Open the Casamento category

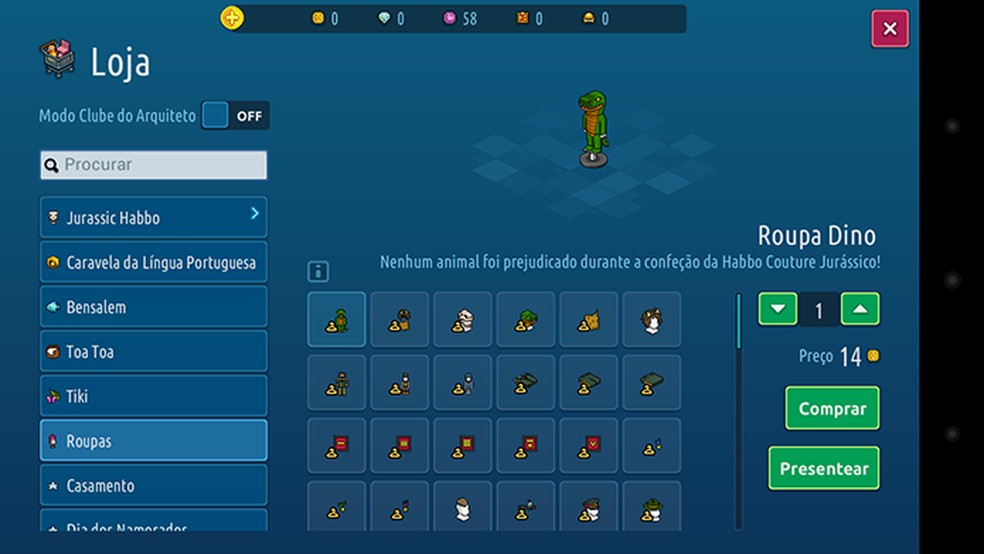tap(153, 485)
